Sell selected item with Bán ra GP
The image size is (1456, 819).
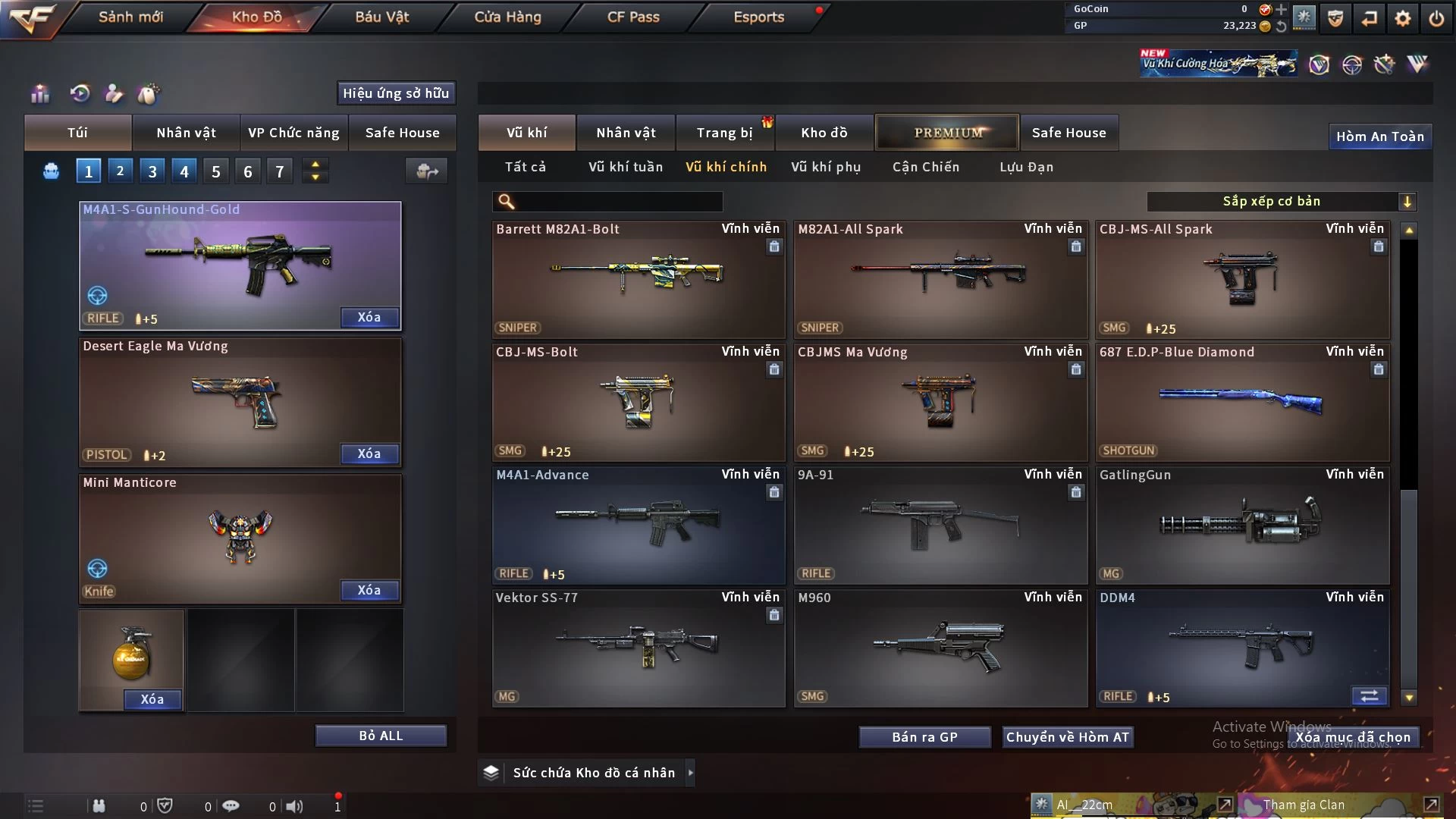pyautogui.click(x=924, y=737)
